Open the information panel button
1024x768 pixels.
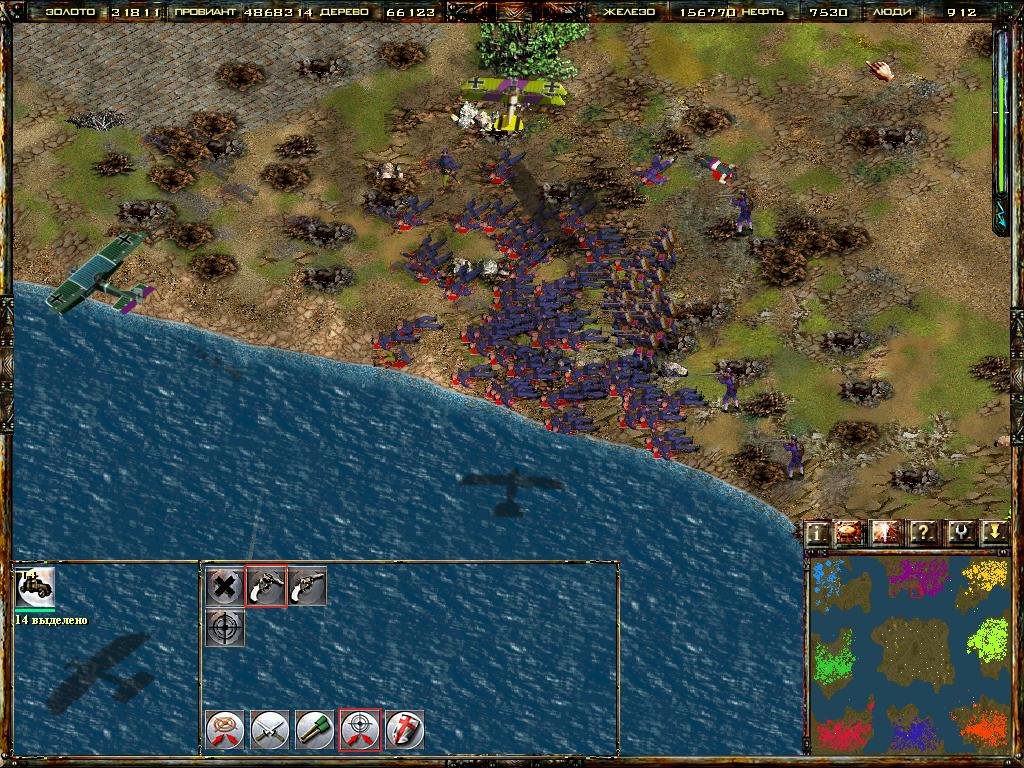pyautogui.click(x=819, y=533)
